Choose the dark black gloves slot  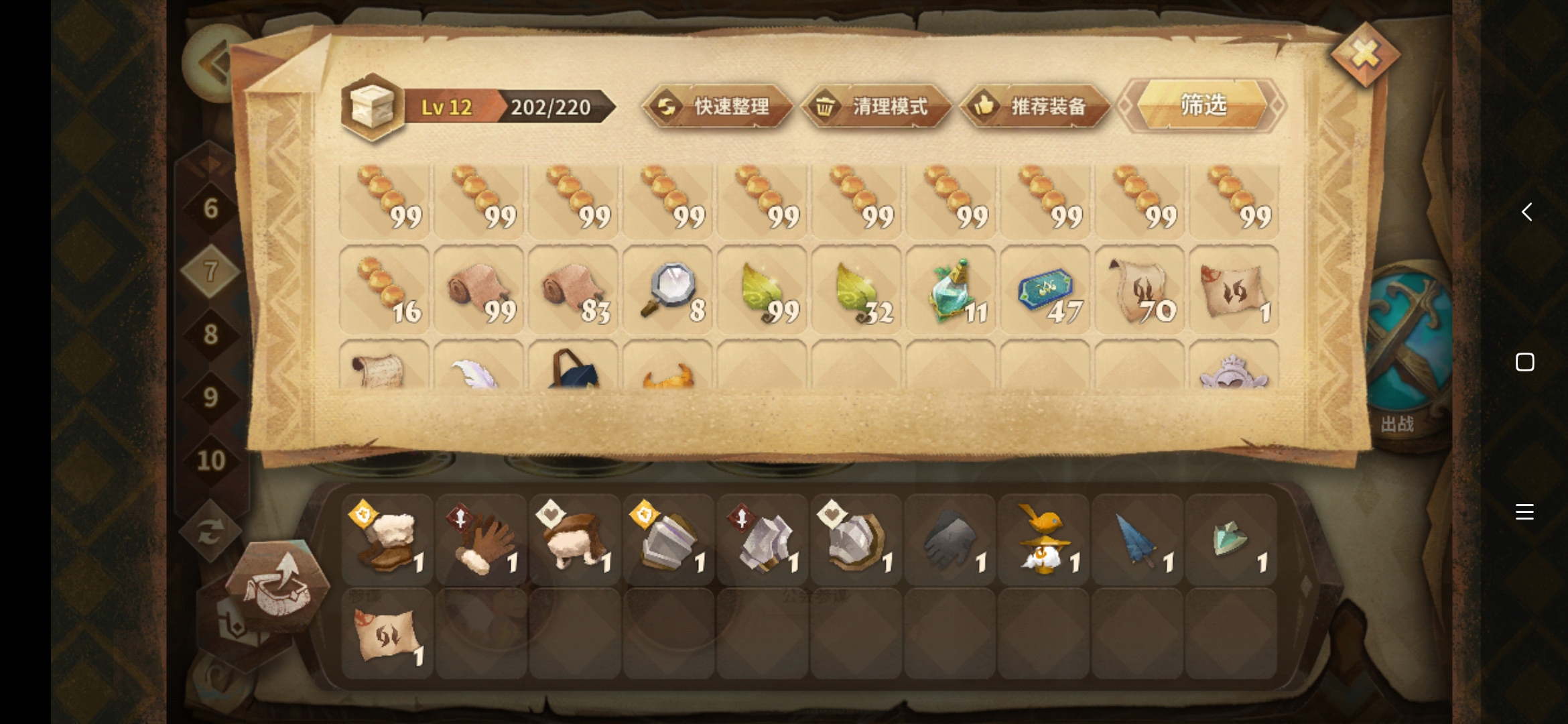pyautogui.click(x=950, y=540)
